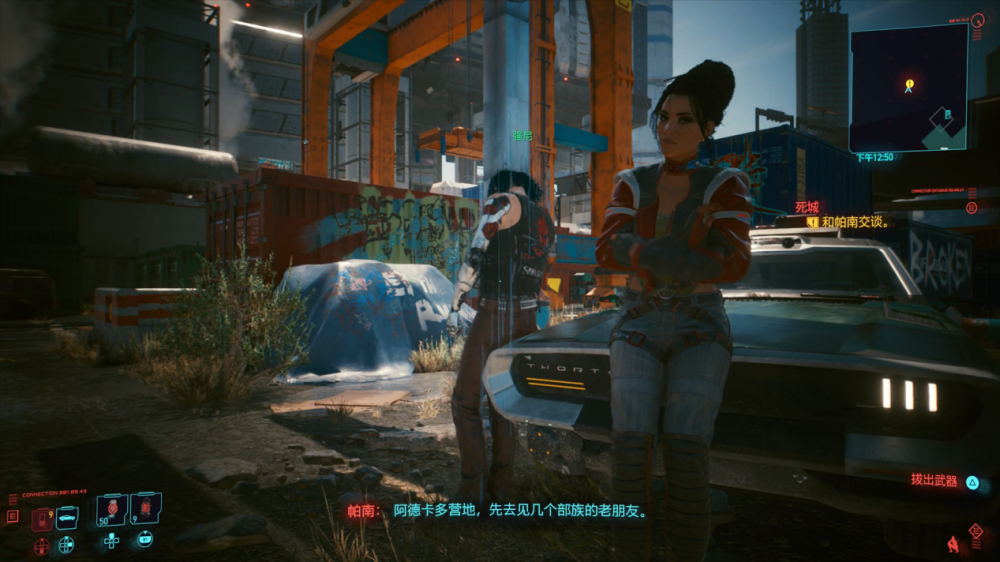
Task: Select the 和帕南交谈 objective line
Action: (x=855, y=222)
